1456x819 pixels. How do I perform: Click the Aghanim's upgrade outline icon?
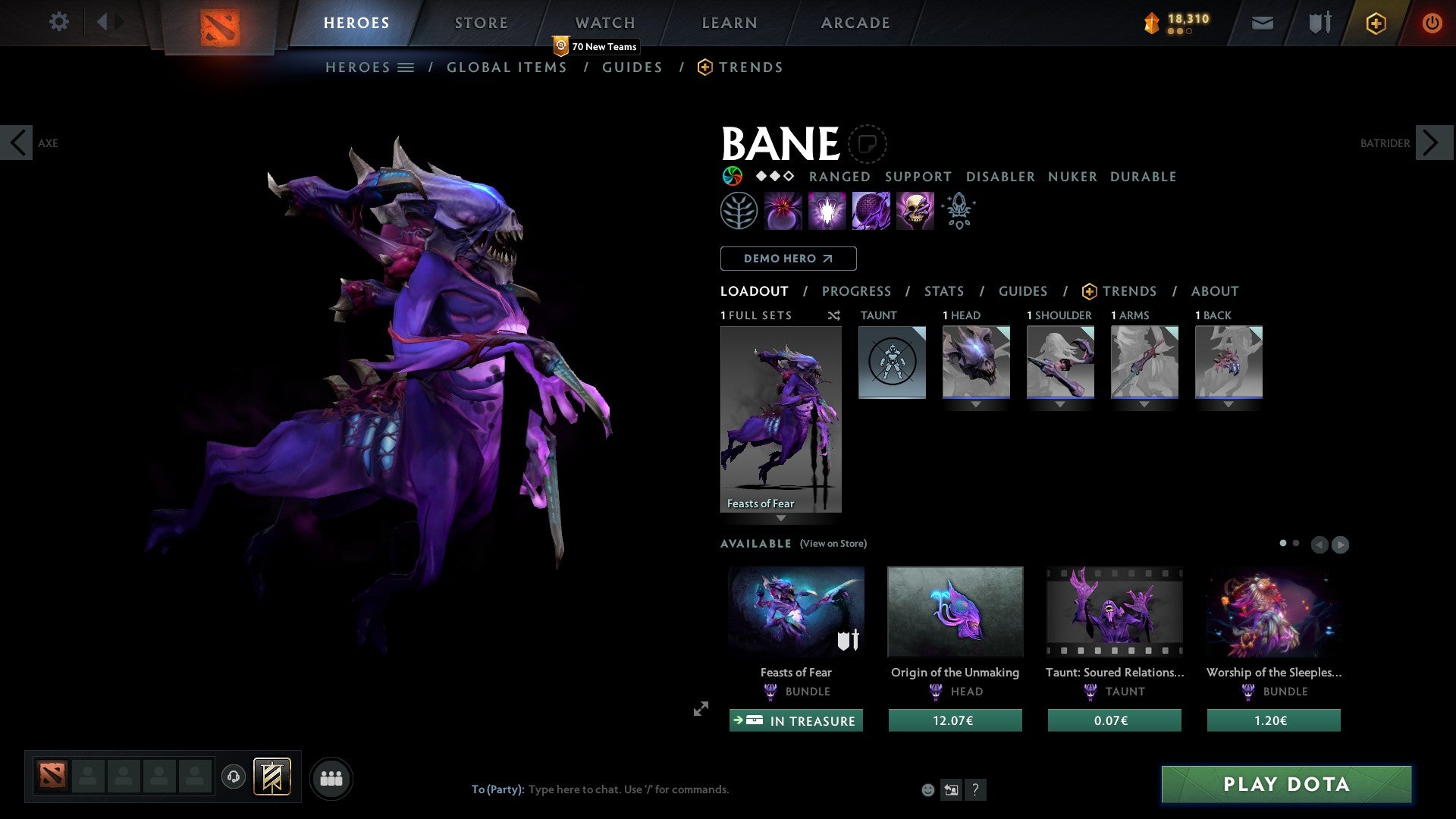pos(958,211)
